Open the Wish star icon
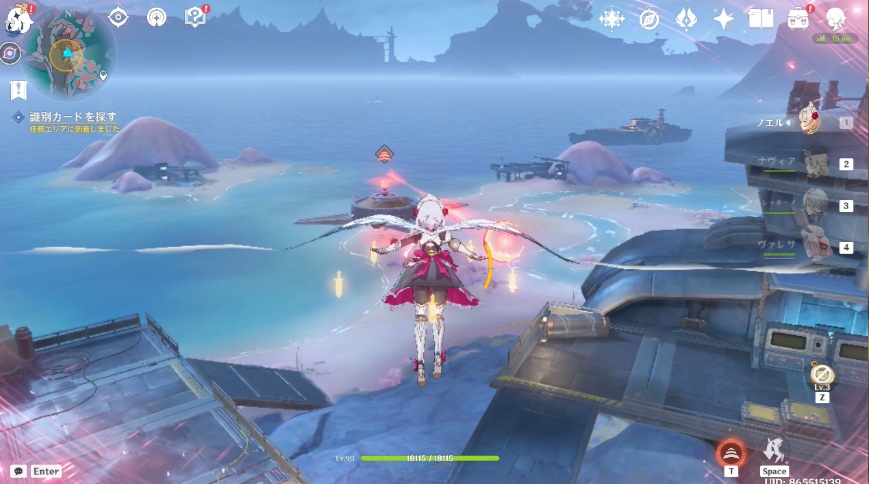Viewport: 869px width, 484px height. click(x=611, y=18)
